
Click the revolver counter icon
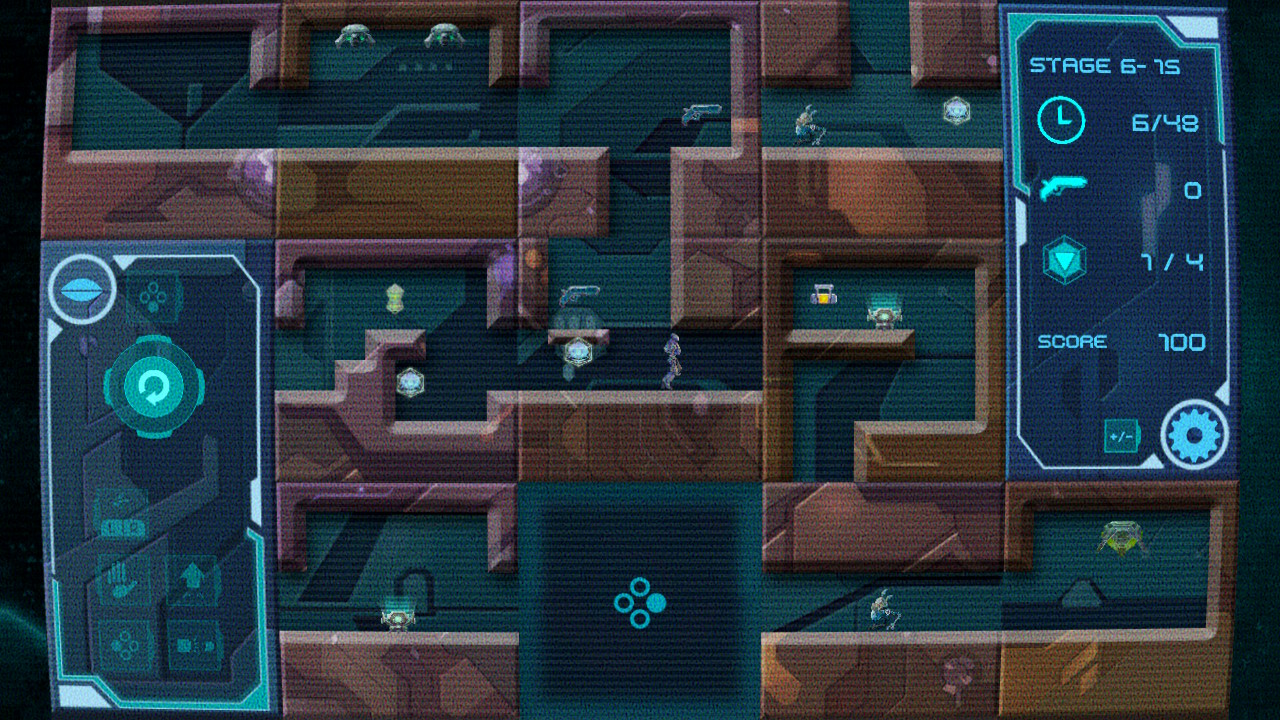[1062, 189]
